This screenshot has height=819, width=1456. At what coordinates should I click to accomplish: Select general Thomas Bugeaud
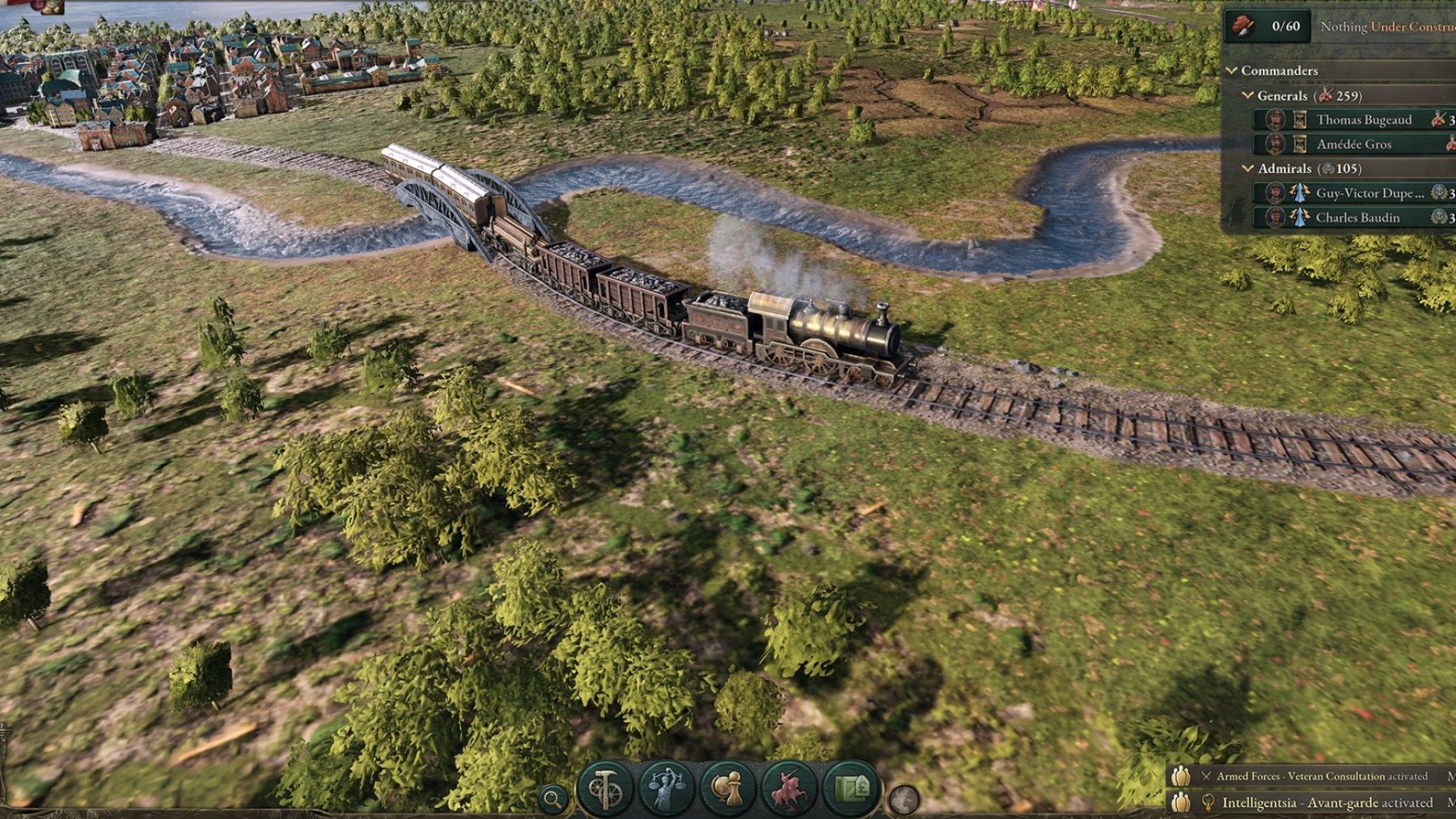click(1363, 120)
